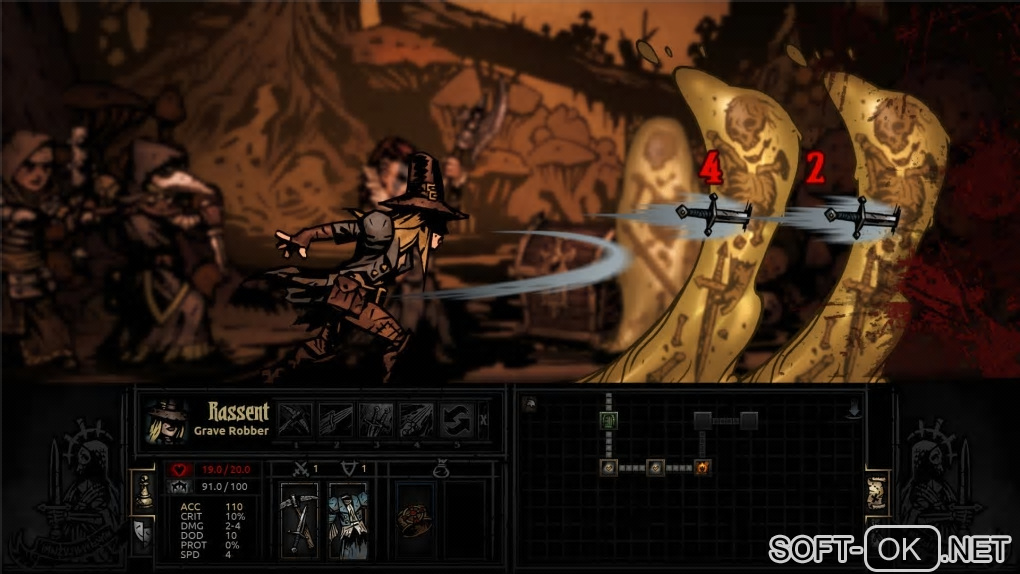The width and height of the screenshot is (1020, 574).
Task: Use the fanned blades skill in slot 4
Action: click(418, 418)
